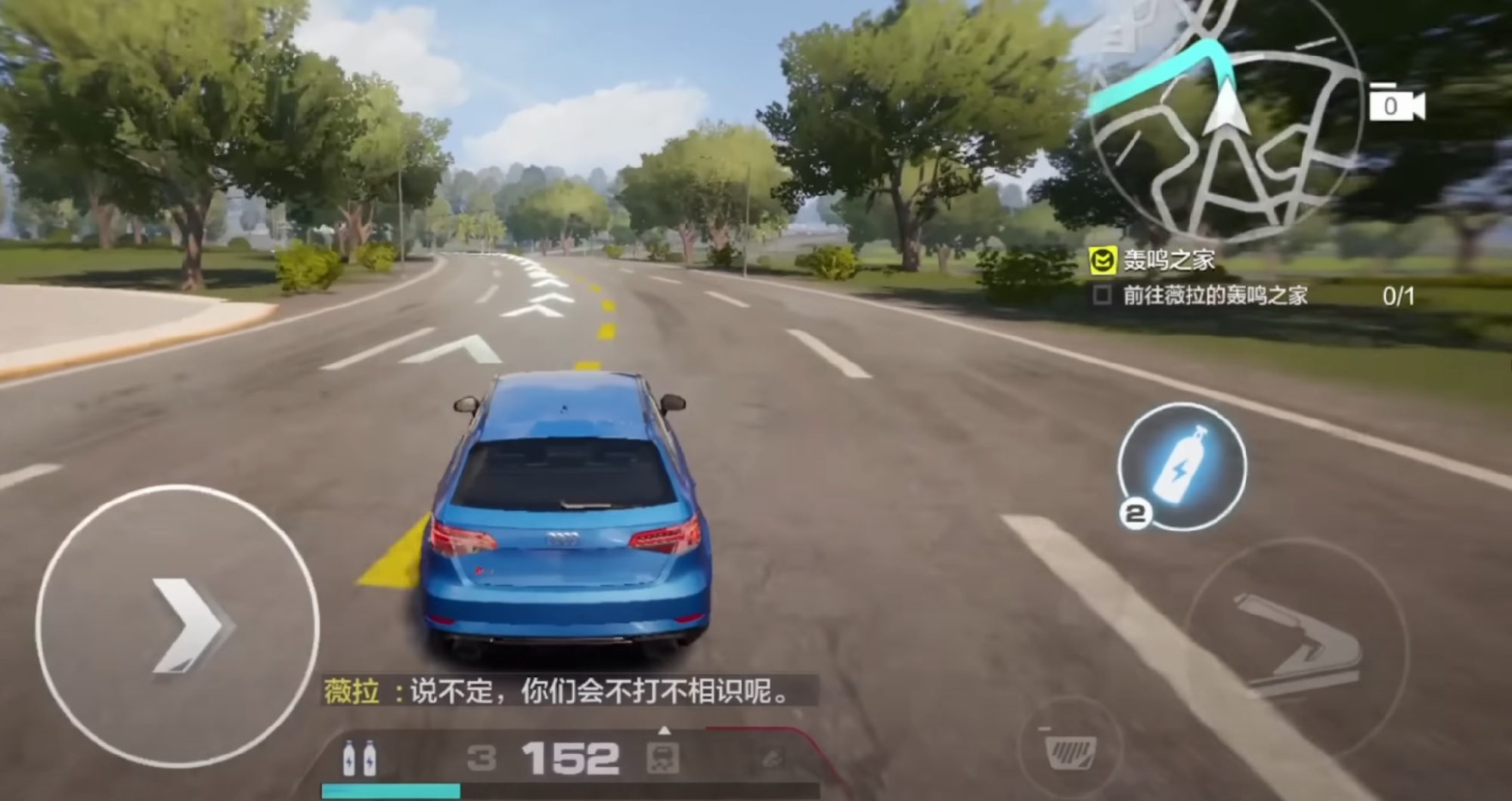Tap the left steering arrow button
Screen dimensions: 1512x801
point(178,626)
